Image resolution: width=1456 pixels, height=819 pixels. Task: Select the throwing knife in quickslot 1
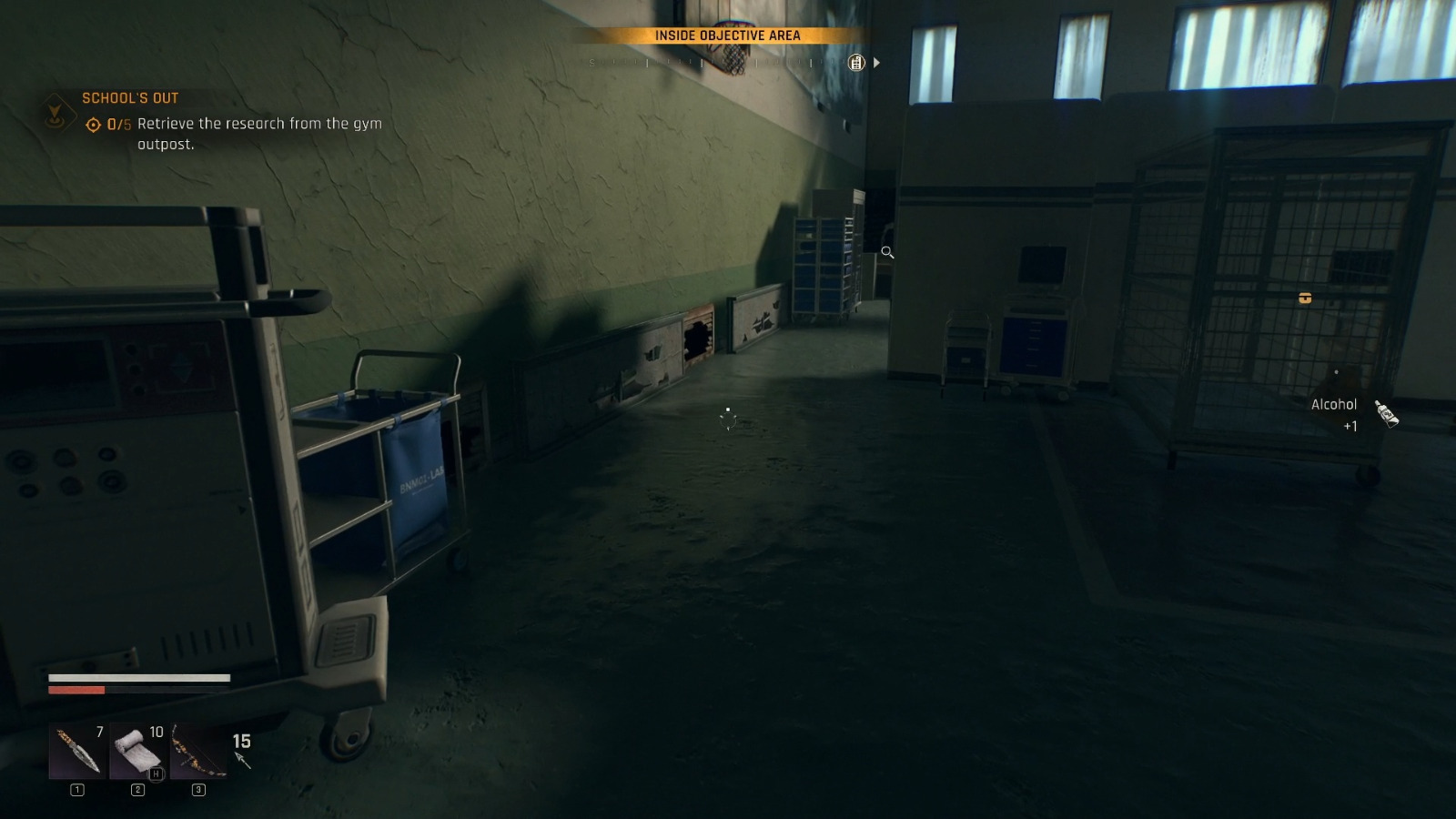[x=77, y=751]
